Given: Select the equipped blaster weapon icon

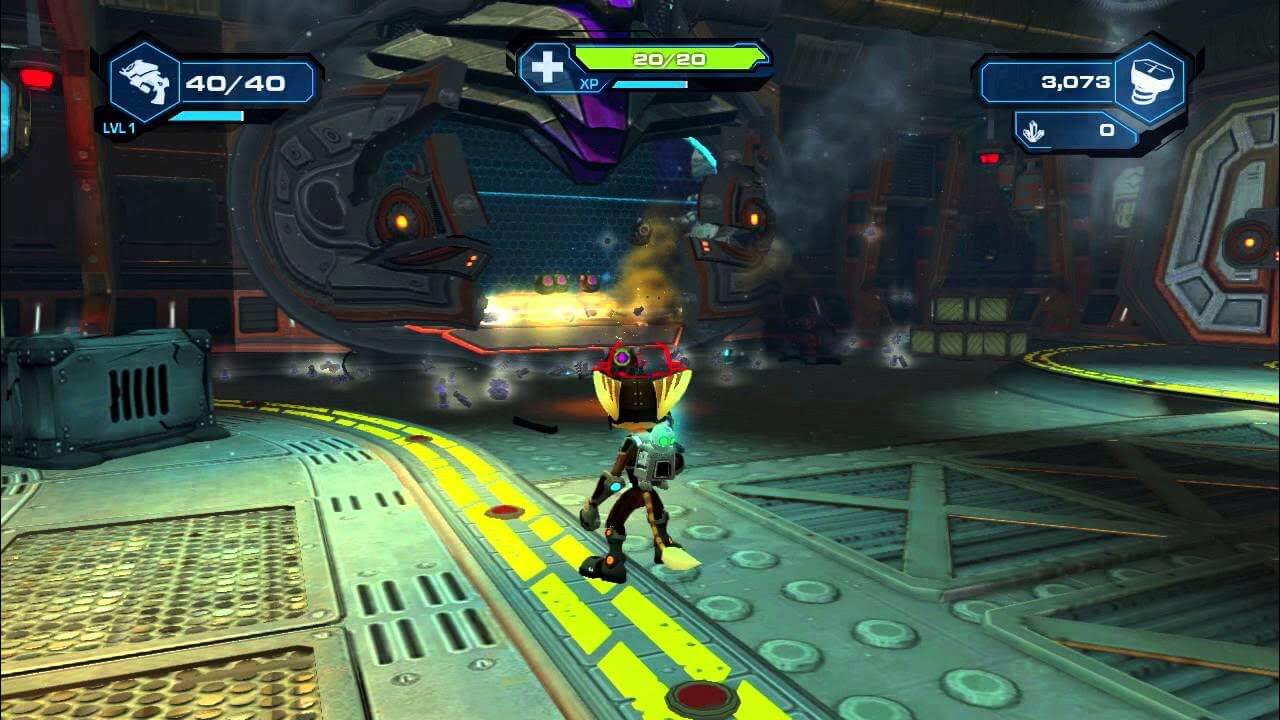Looking at the screenshot, I should click(x=142, y=83).
